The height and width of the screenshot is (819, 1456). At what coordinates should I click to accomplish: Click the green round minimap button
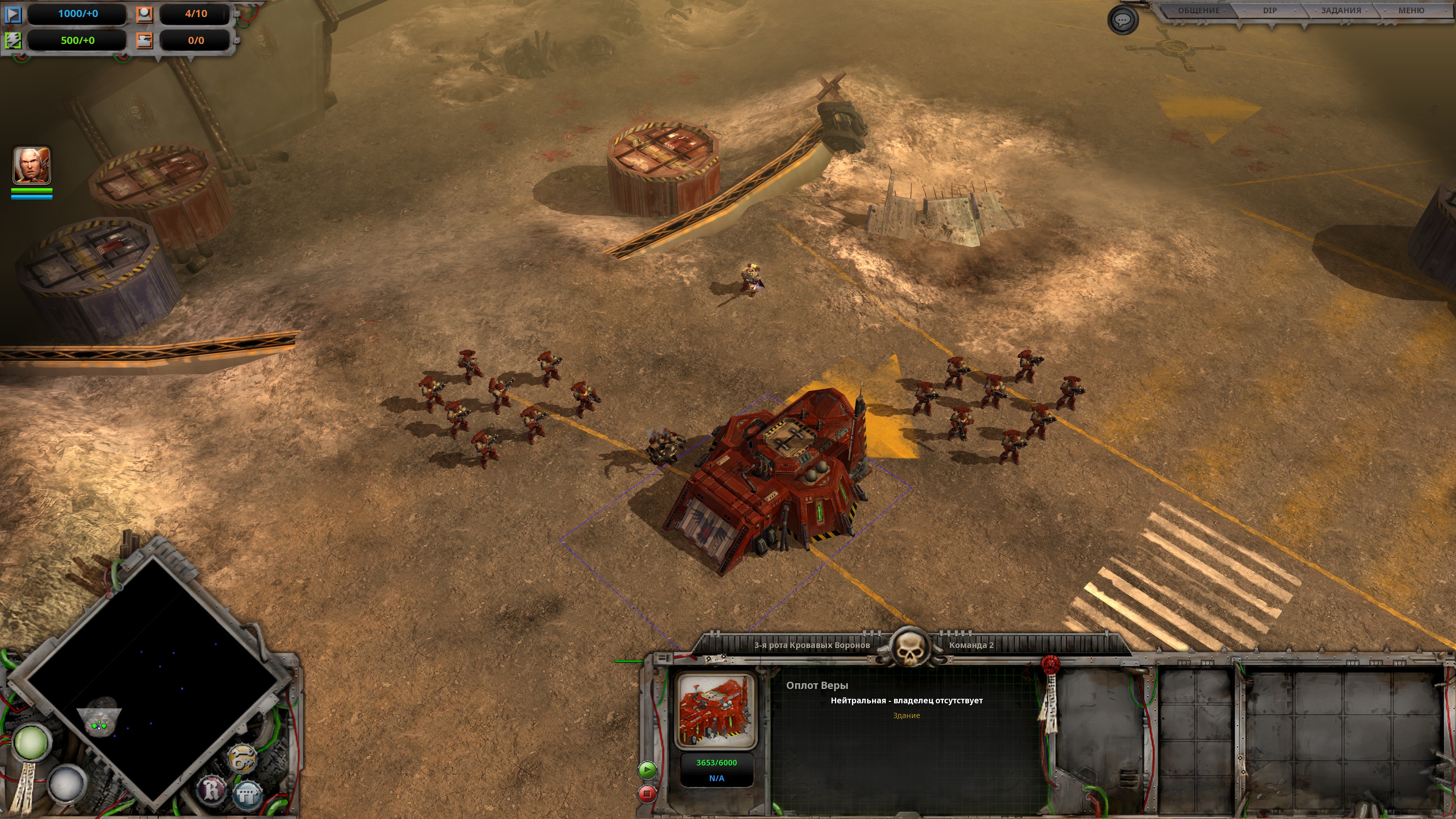(30, 742)
